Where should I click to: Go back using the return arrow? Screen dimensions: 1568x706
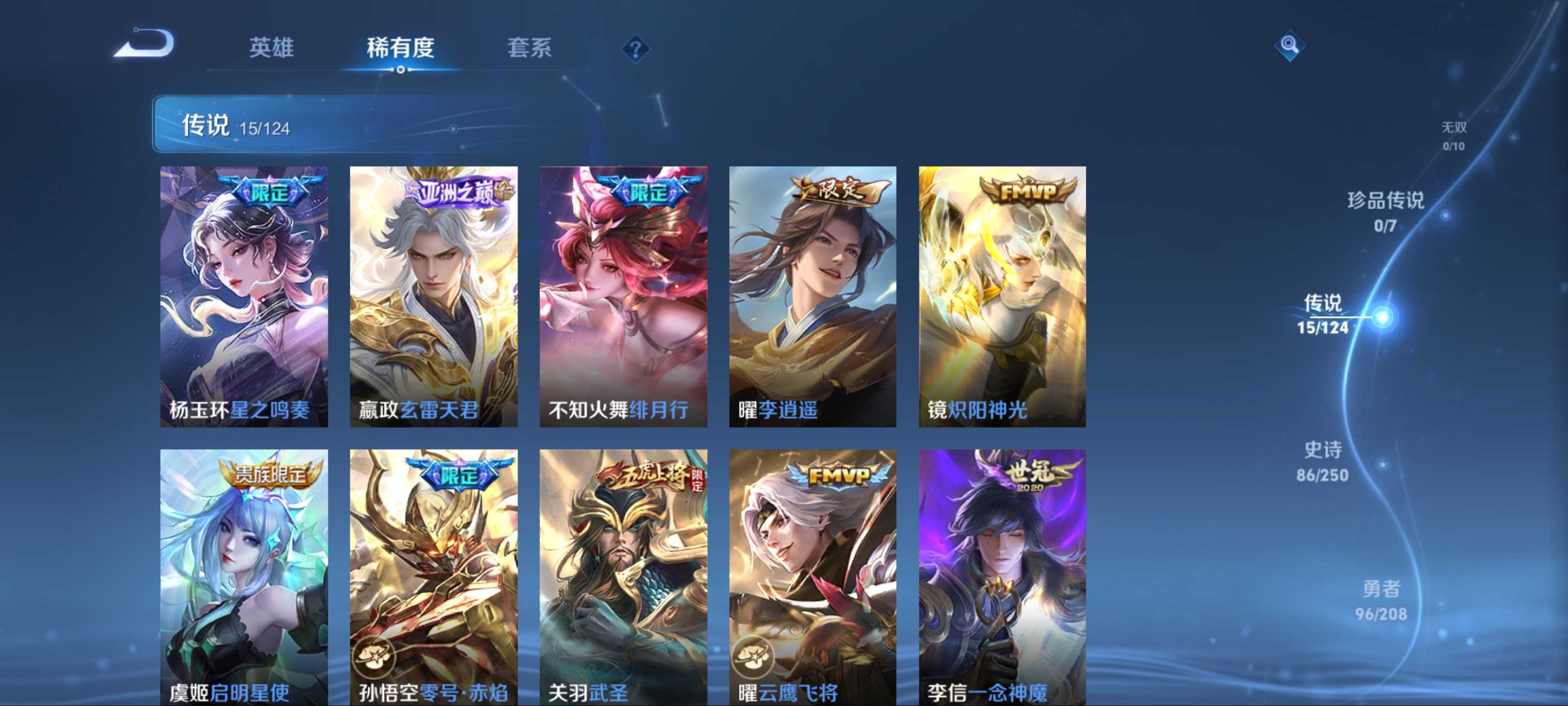click(145, 44)
